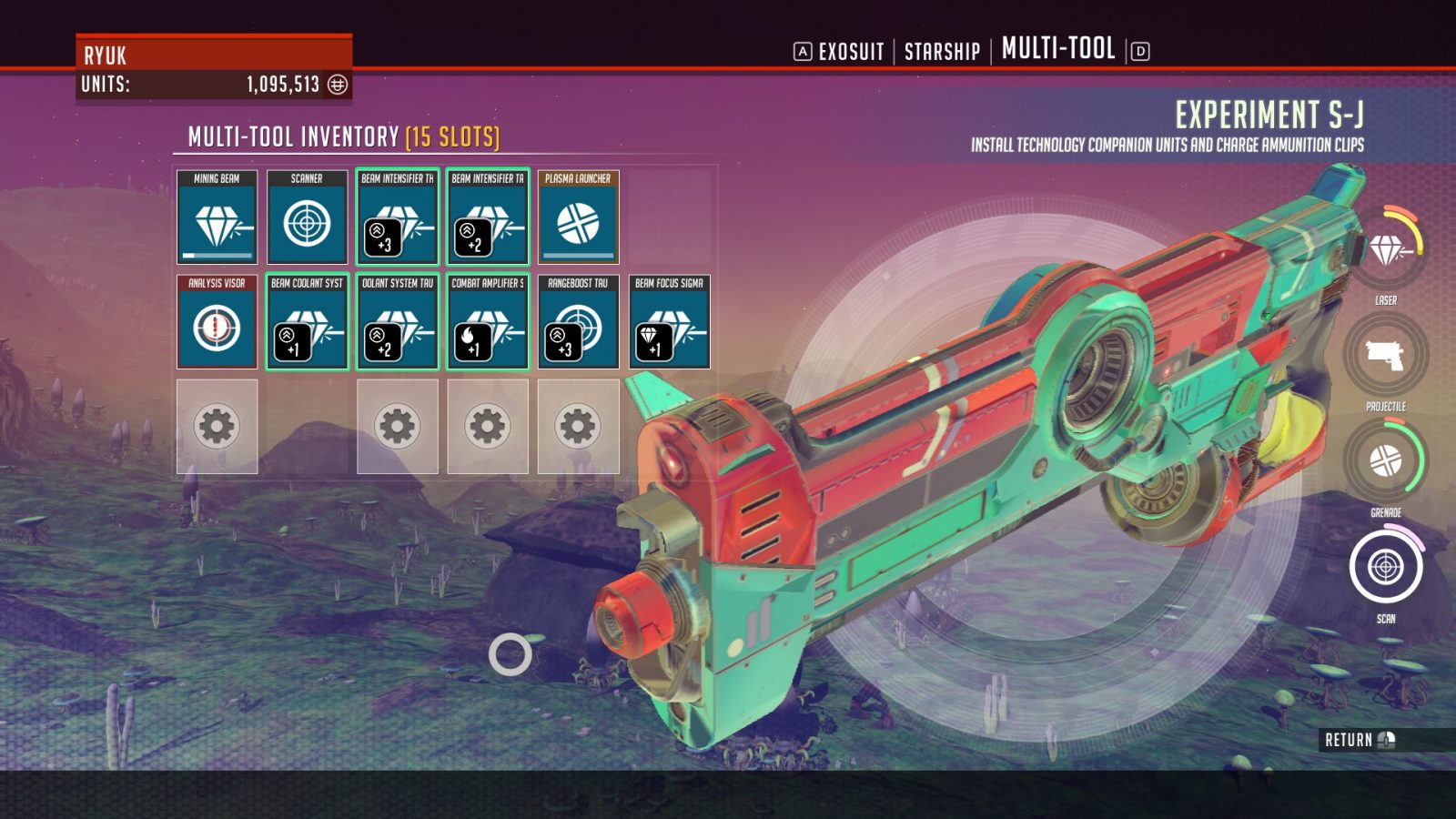
Task: Select the Multi-Tool tab
Action: 1058,49
